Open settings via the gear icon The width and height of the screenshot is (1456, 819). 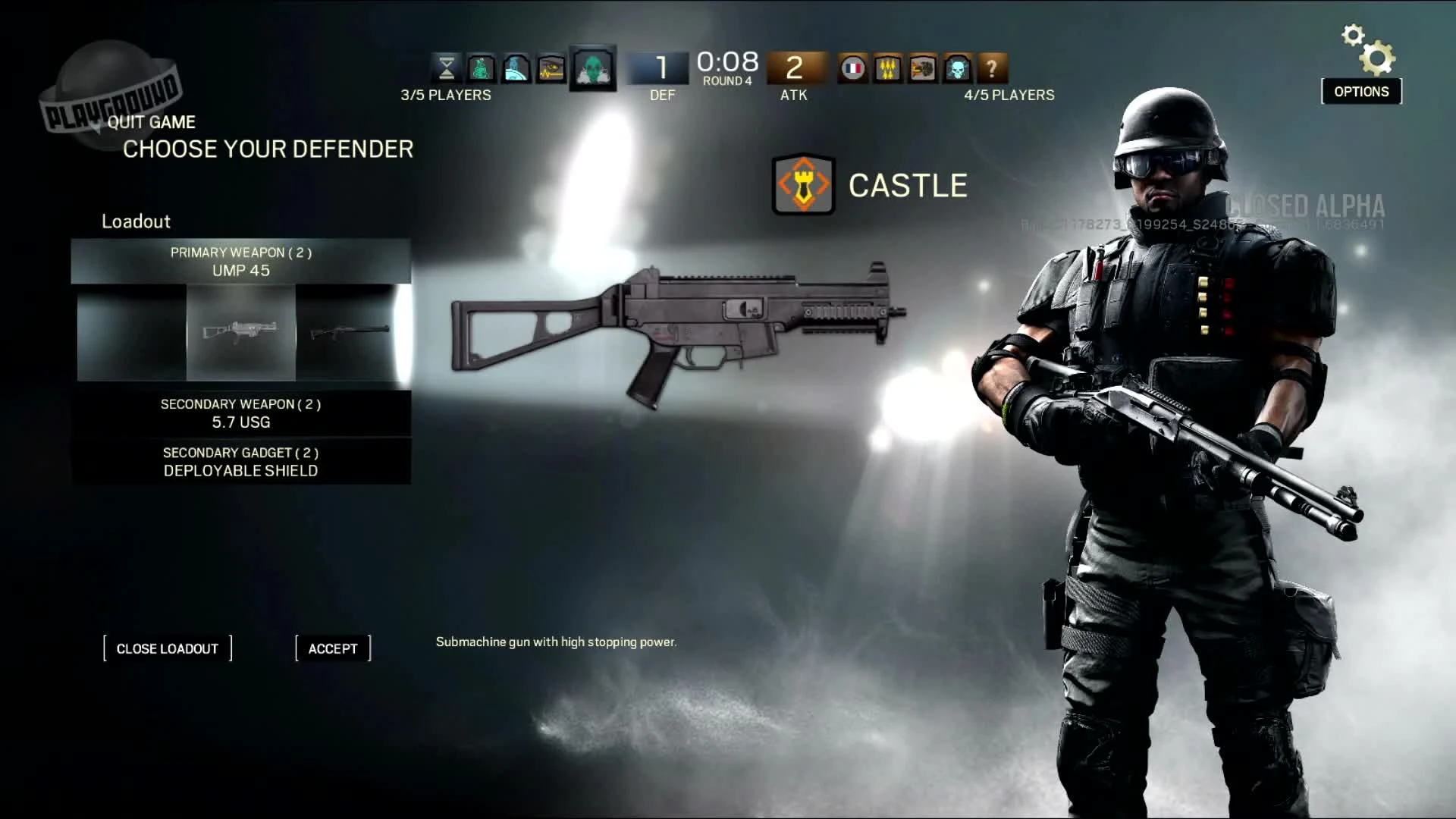[x=1361, y=45]
